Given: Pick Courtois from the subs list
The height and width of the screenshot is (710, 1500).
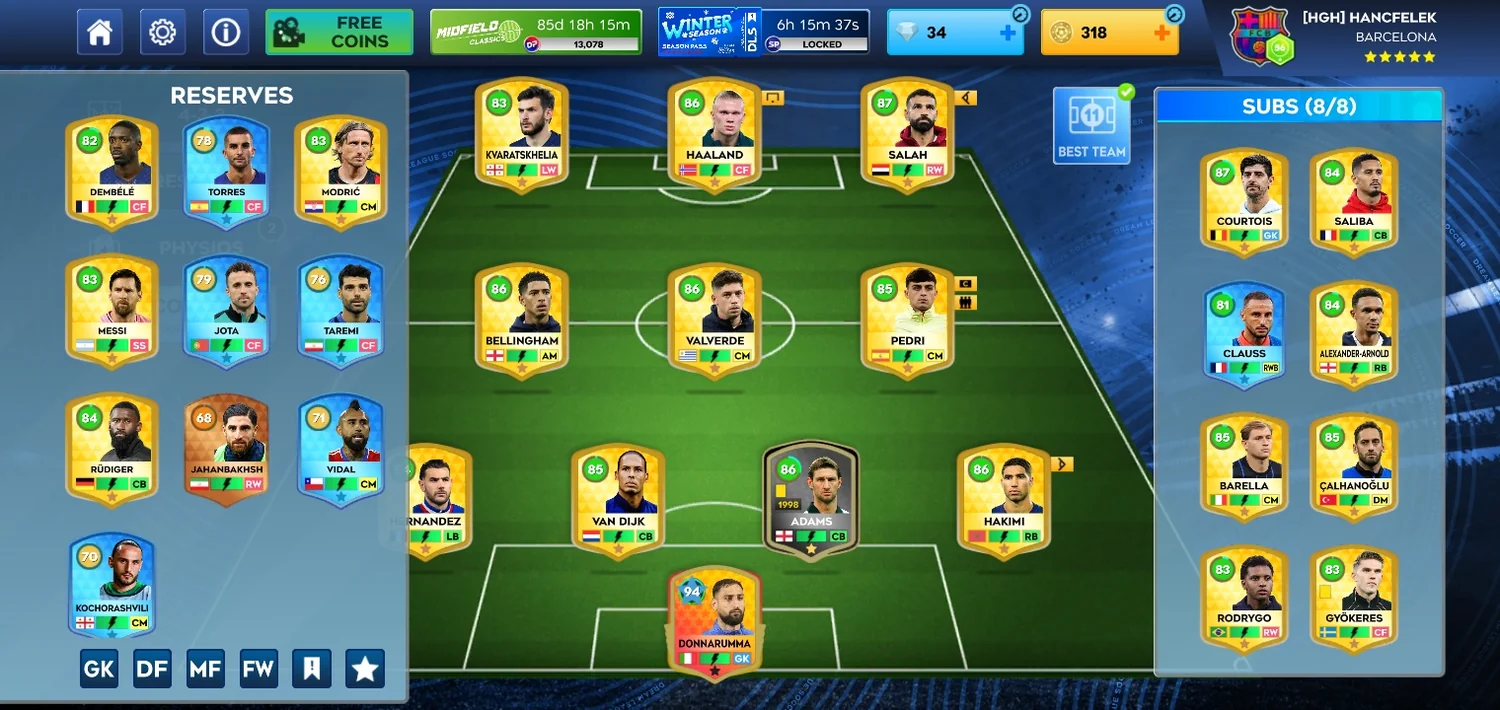Looking at the screenshot, I should tap(1244, 200).
